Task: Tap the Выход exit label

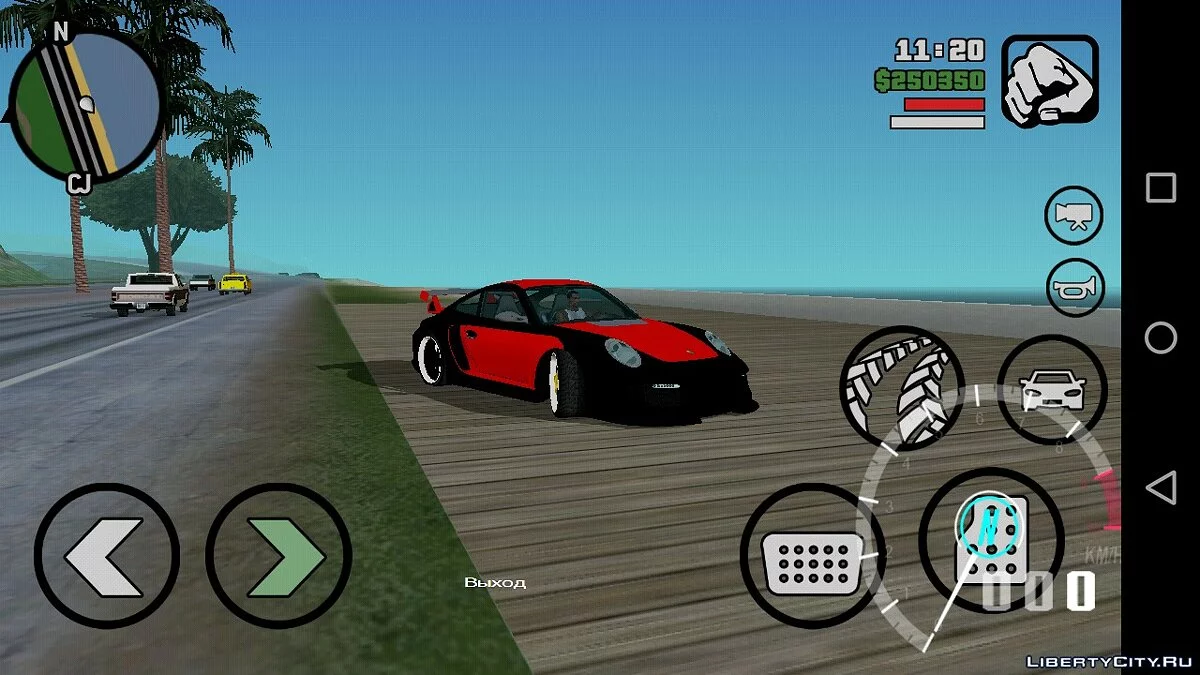Action: (495, 582)
